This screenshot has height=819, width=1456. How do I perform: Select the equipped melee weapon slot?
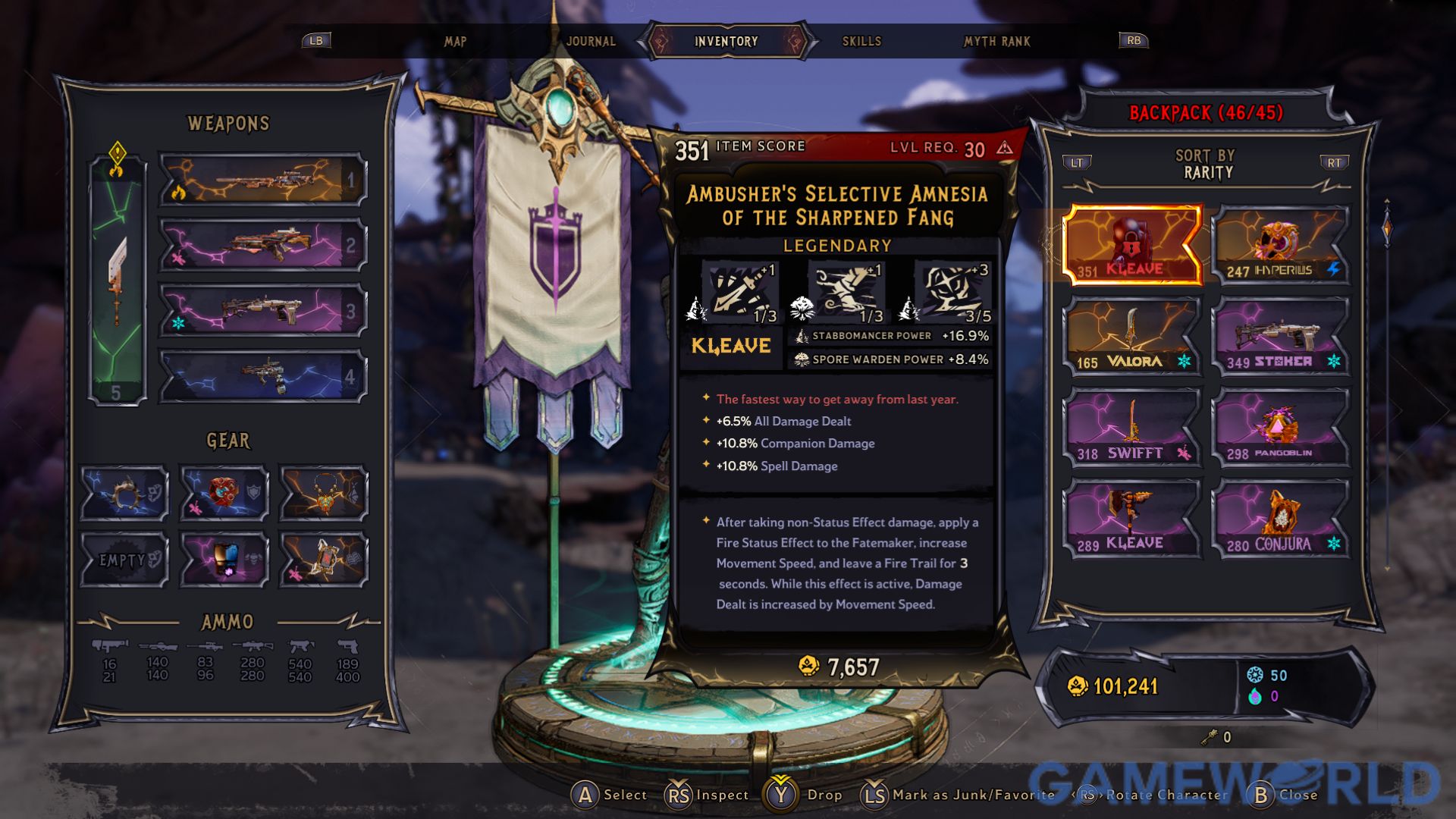[118, 281]
